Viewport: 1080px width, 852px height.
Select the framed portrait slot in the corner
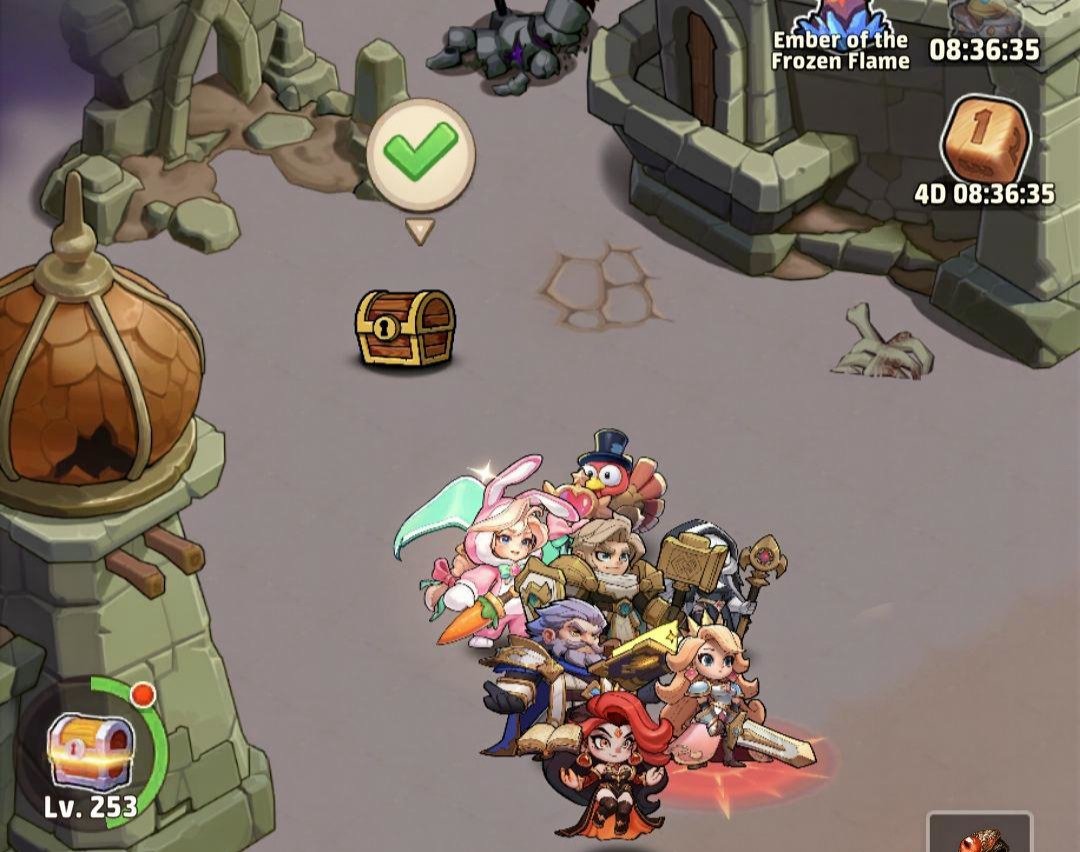point(980,833)
